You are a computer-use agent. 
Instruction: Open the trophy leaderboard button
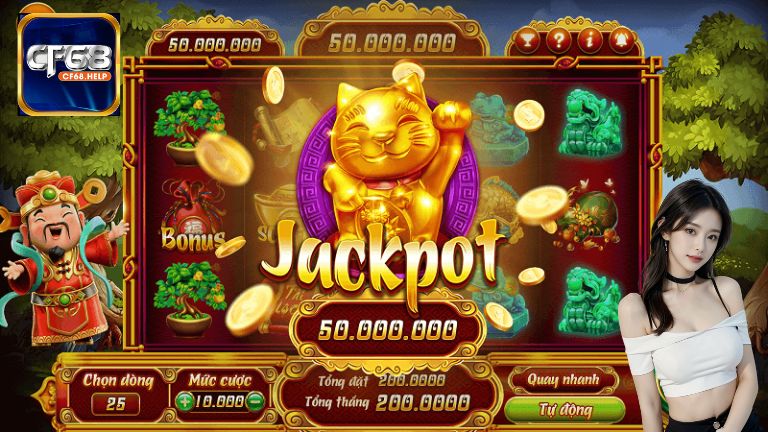tap(527, 41)
